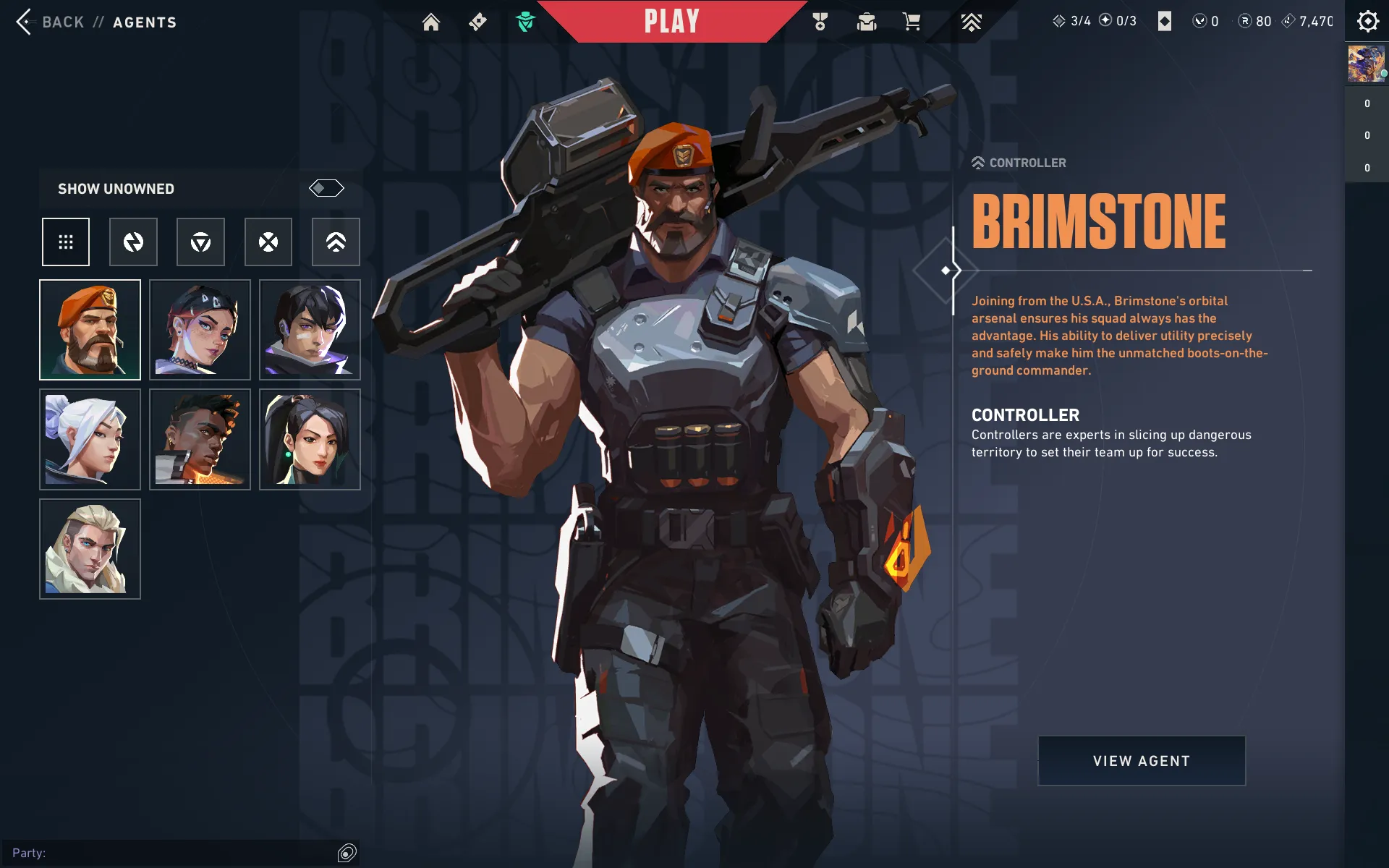Open the Home tab icon
Screen dimensions: 1389x868
(431, 22)
